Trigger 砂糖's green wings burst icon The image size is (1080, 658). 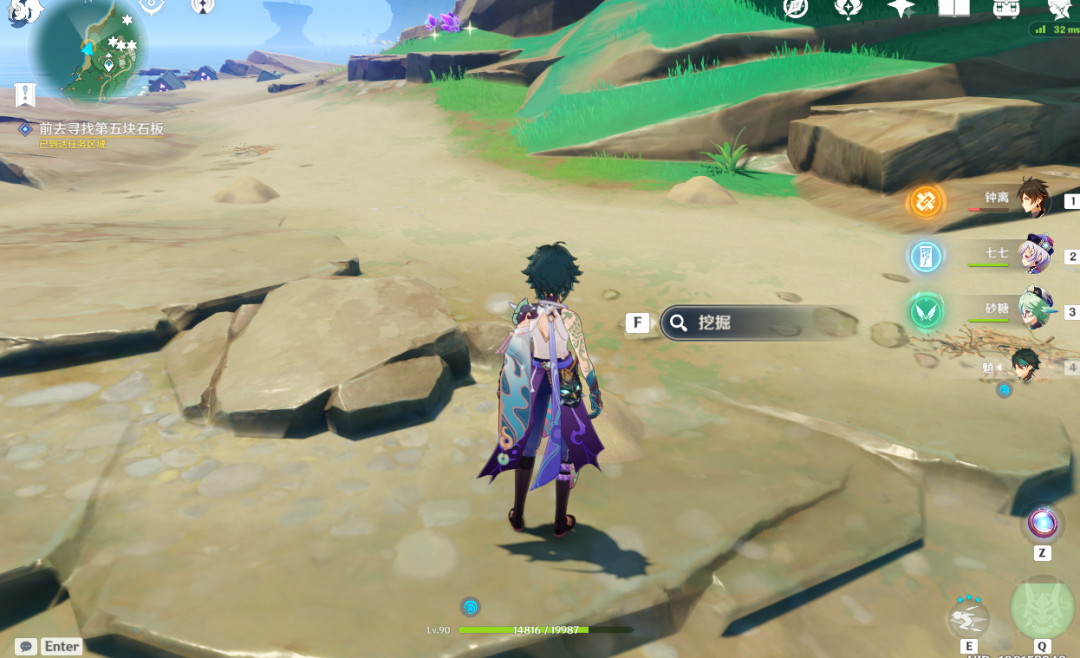click(926, 312)
